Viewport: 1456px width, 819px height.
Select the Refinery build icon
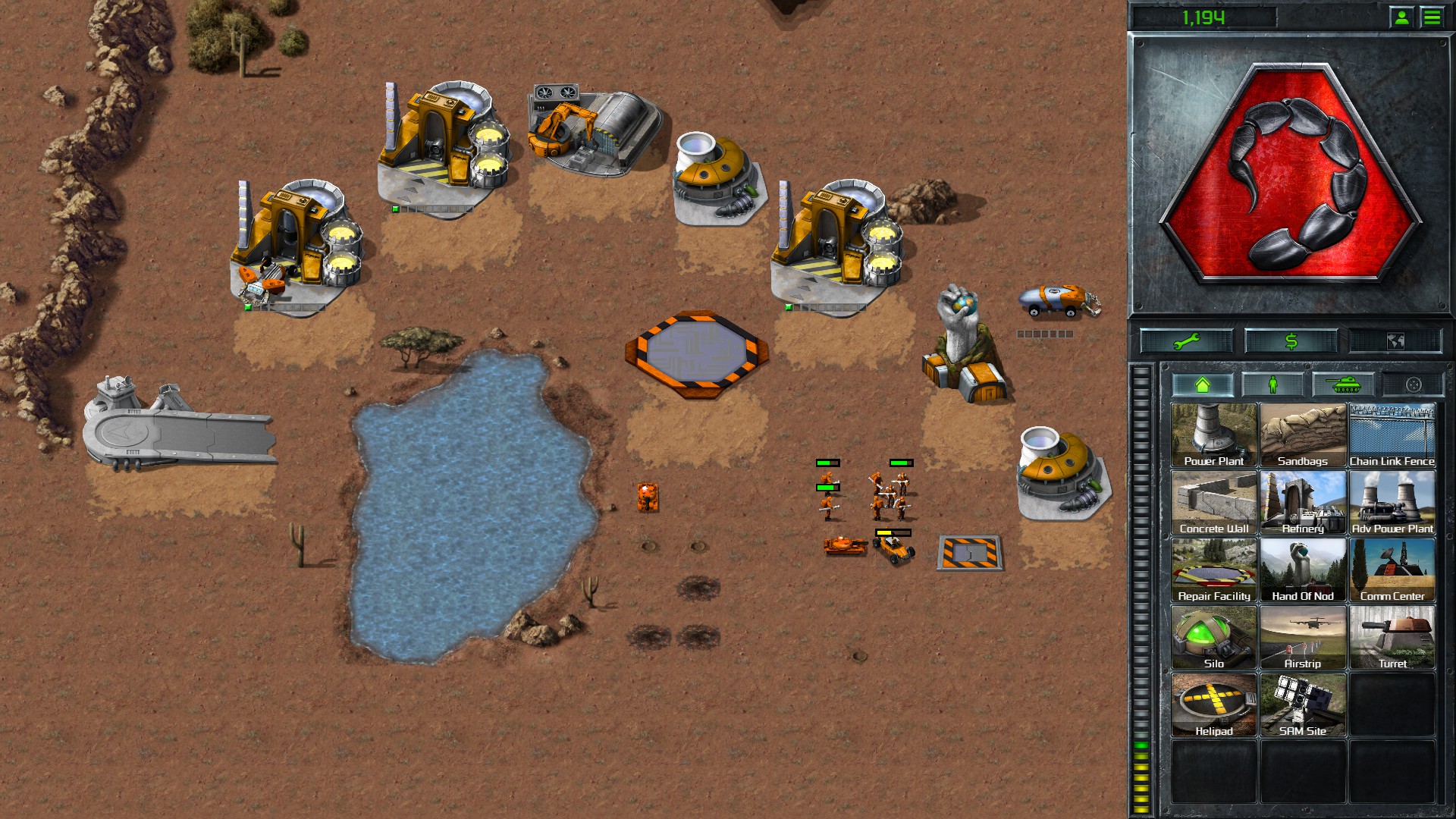pyautogui.click(x=1303, y=500)
